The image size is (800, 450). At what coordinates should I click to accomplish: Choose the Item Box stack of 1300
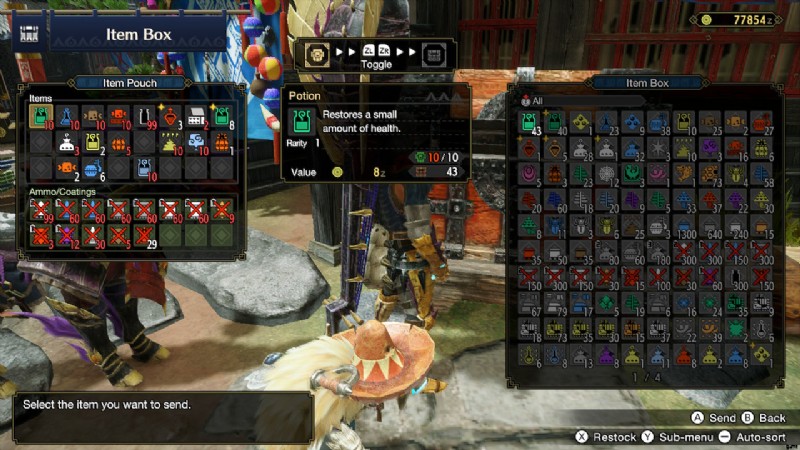(x=685, y=226)
